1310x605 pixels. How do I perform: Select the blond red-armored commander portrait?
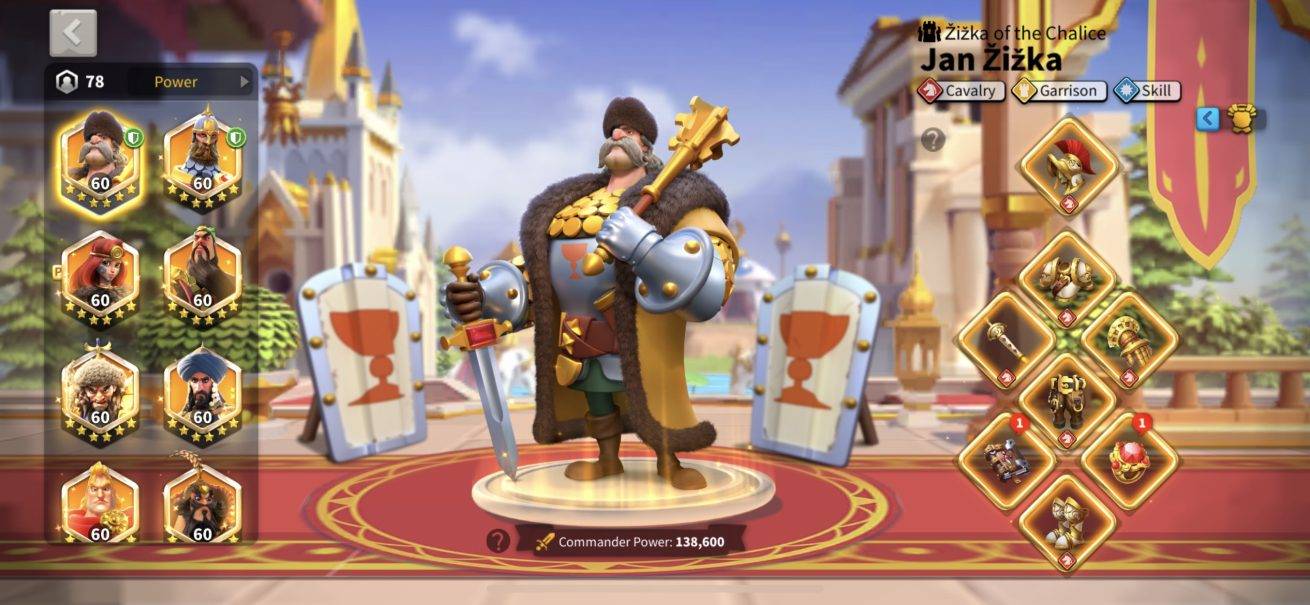100,503
